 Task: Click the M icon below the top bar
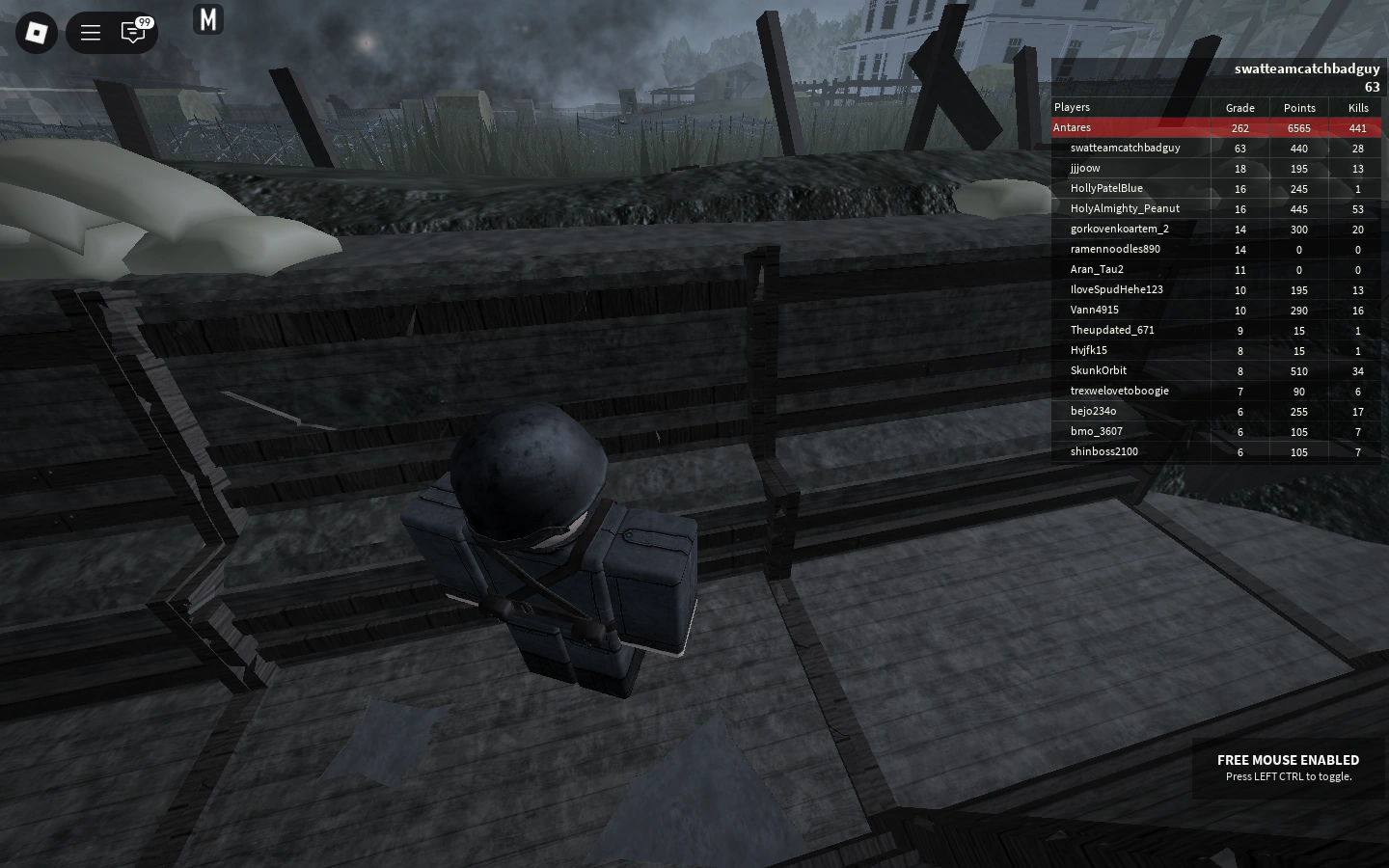pos(208,18)
